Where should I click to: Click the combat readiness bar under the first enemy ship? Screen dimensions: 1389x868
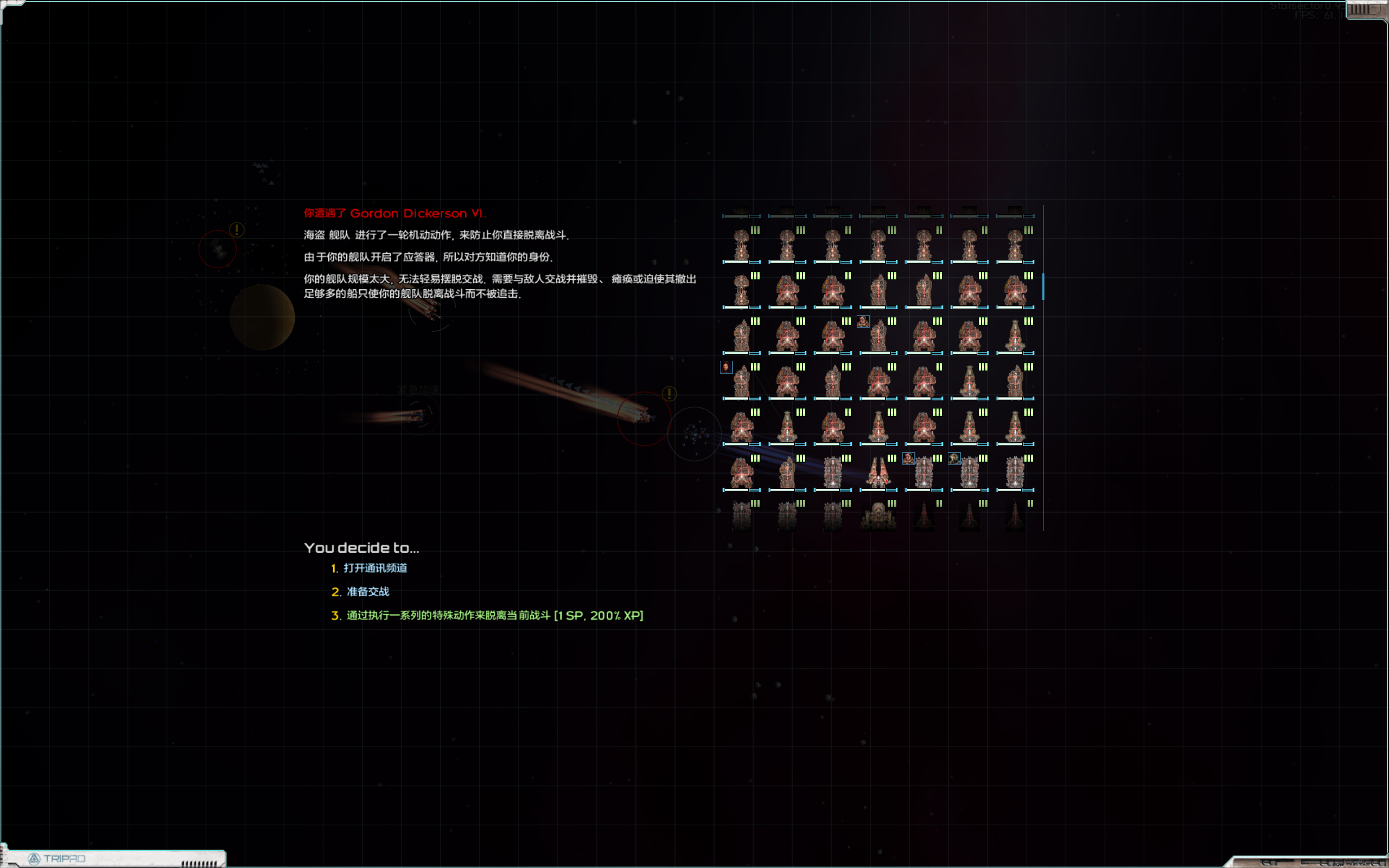point(740,261)
